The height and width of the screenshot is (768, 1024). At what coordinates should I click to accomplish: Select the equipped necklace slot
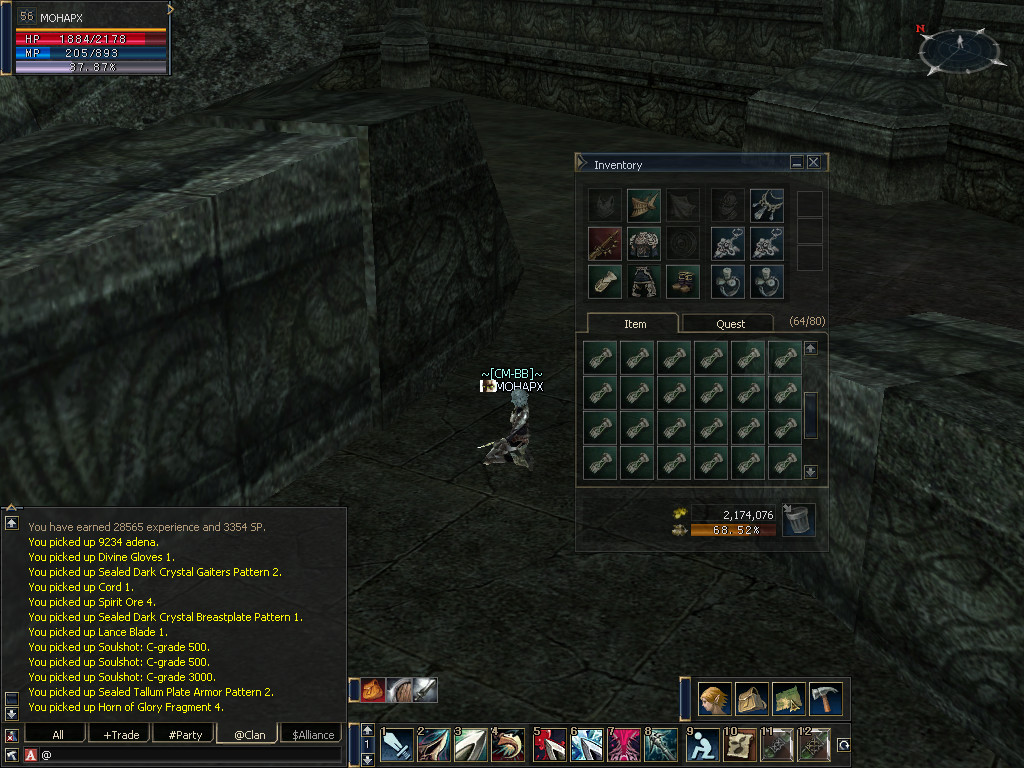[767, 206]
